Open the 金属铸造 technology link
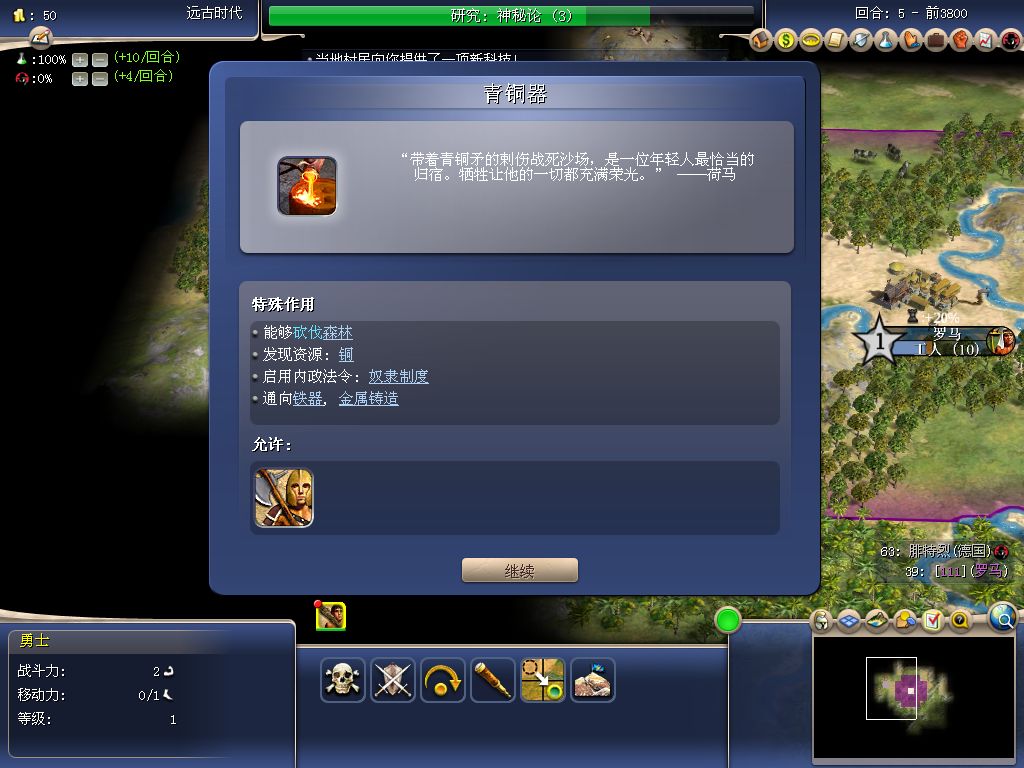This screenshot has width=1024, height=768. pyautogui.click(x=368, y=399)
